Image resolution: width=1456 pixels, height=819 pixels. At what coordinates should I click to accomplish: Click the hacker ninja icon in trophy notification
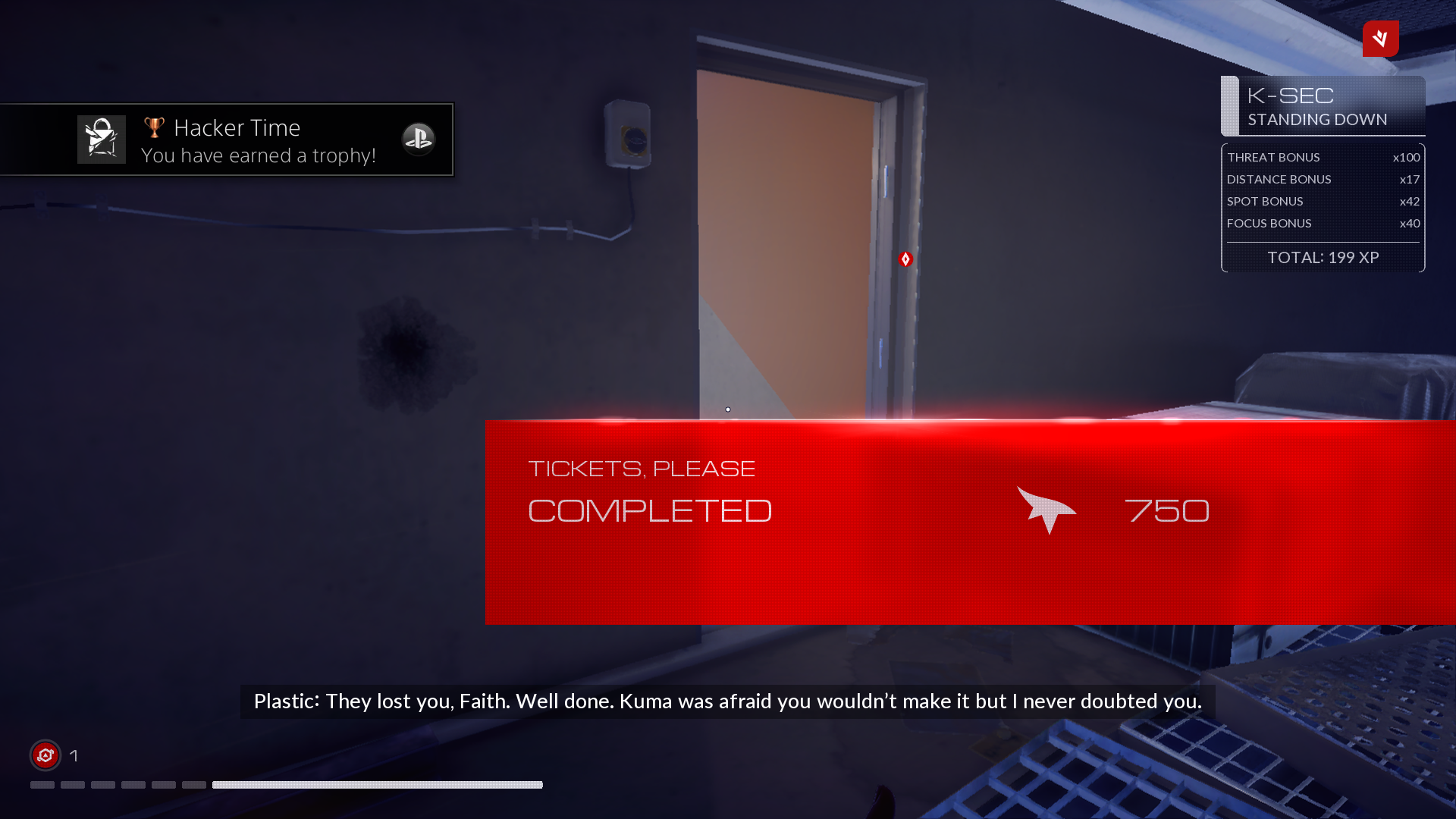101,139
